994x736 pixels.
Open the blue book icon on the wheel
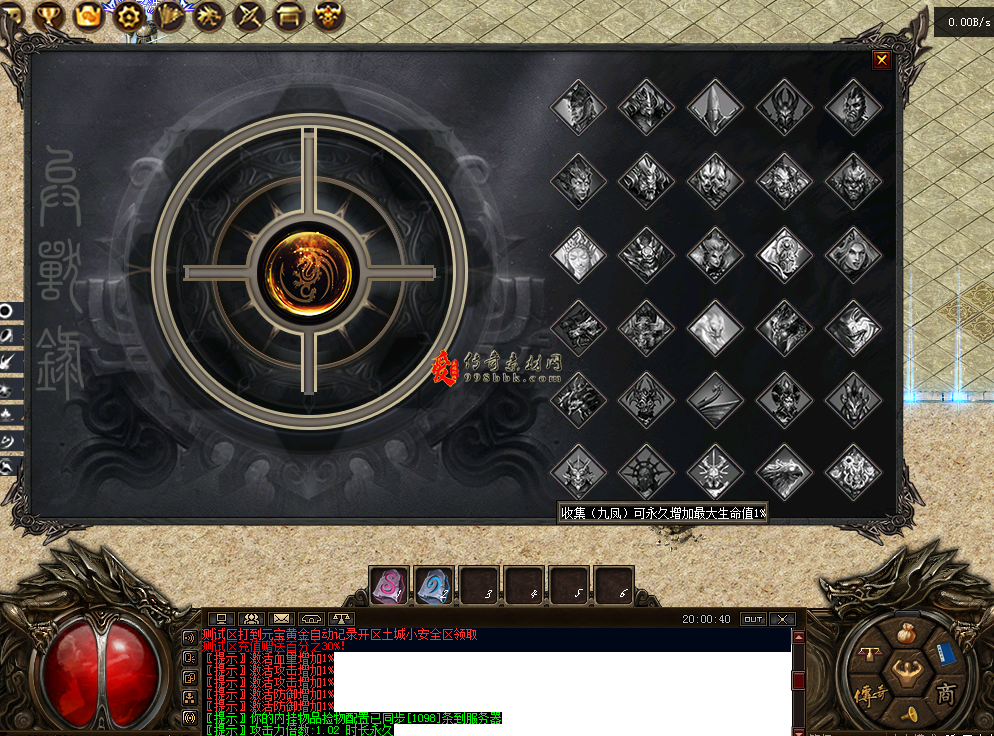tap(947, 654)
